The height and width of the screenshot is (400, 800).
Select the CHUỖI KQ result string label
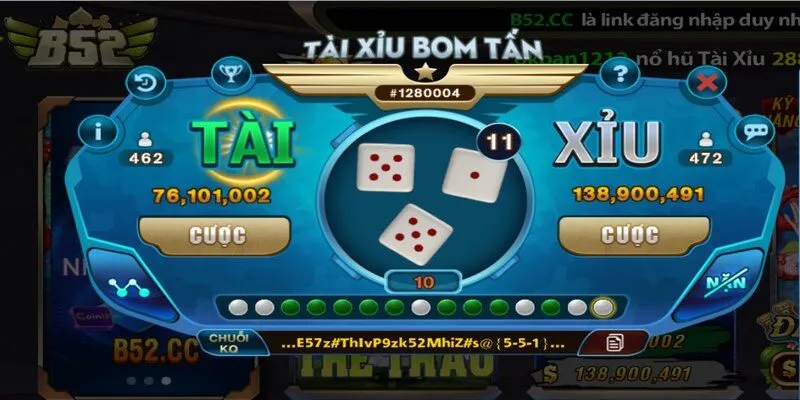coord(228,343)
